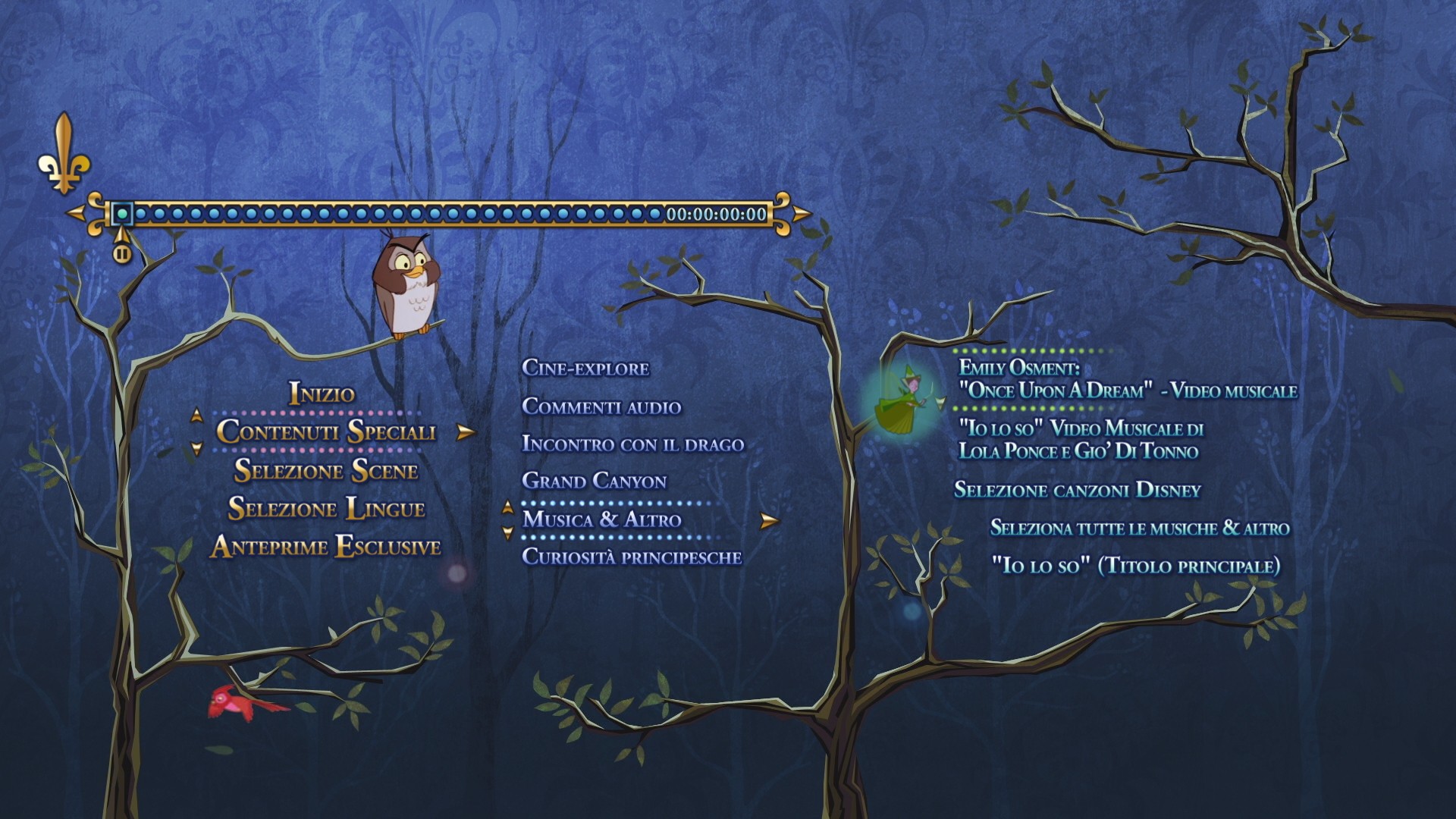Open Commenti audio
Viewport: 1456px width, 819px height.
pos(601,406)
